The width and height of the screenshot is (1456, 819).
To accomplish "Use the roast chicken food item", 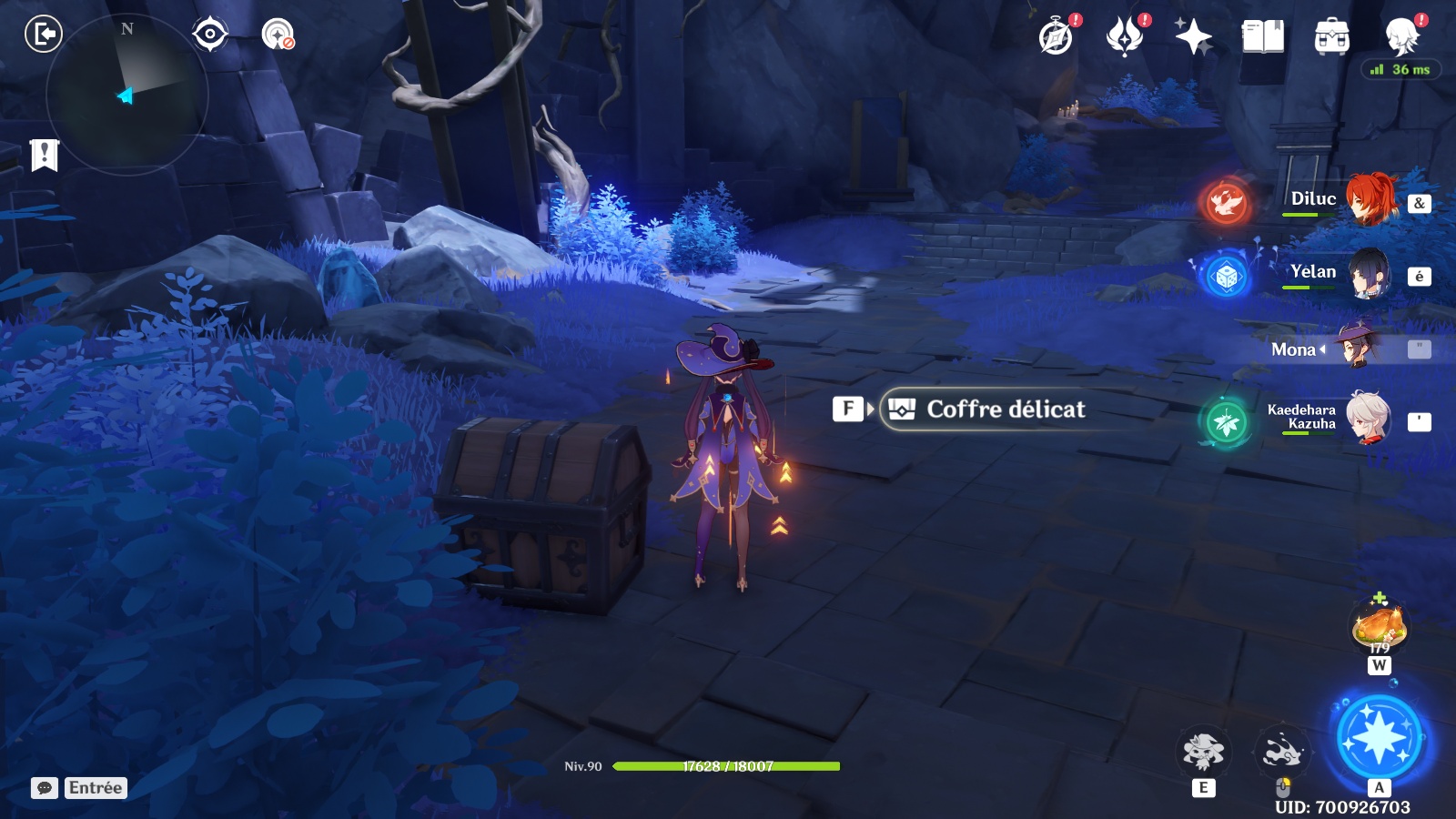I will (x=1380, y=628).
